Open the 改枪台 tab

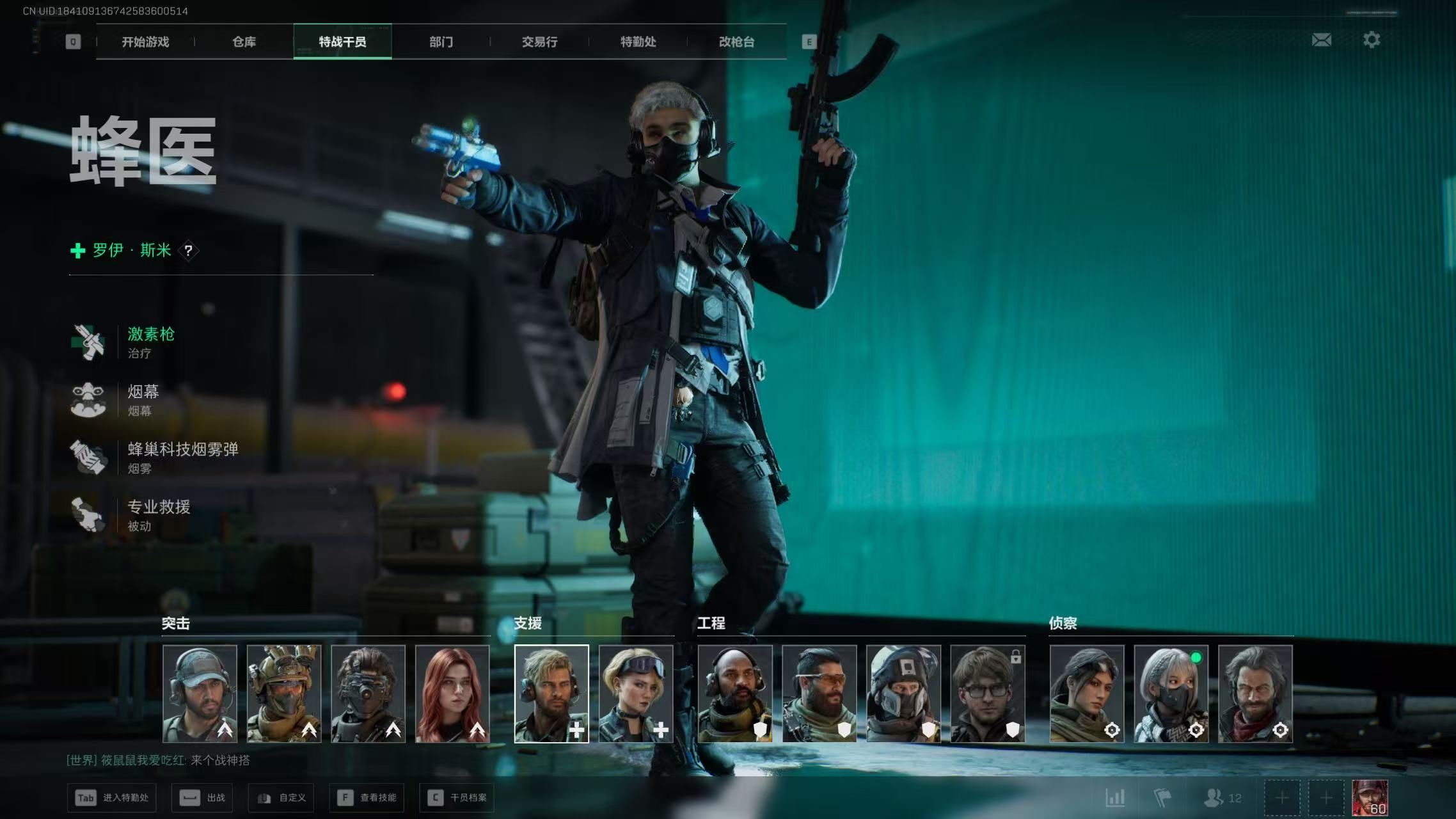(736, 42)
